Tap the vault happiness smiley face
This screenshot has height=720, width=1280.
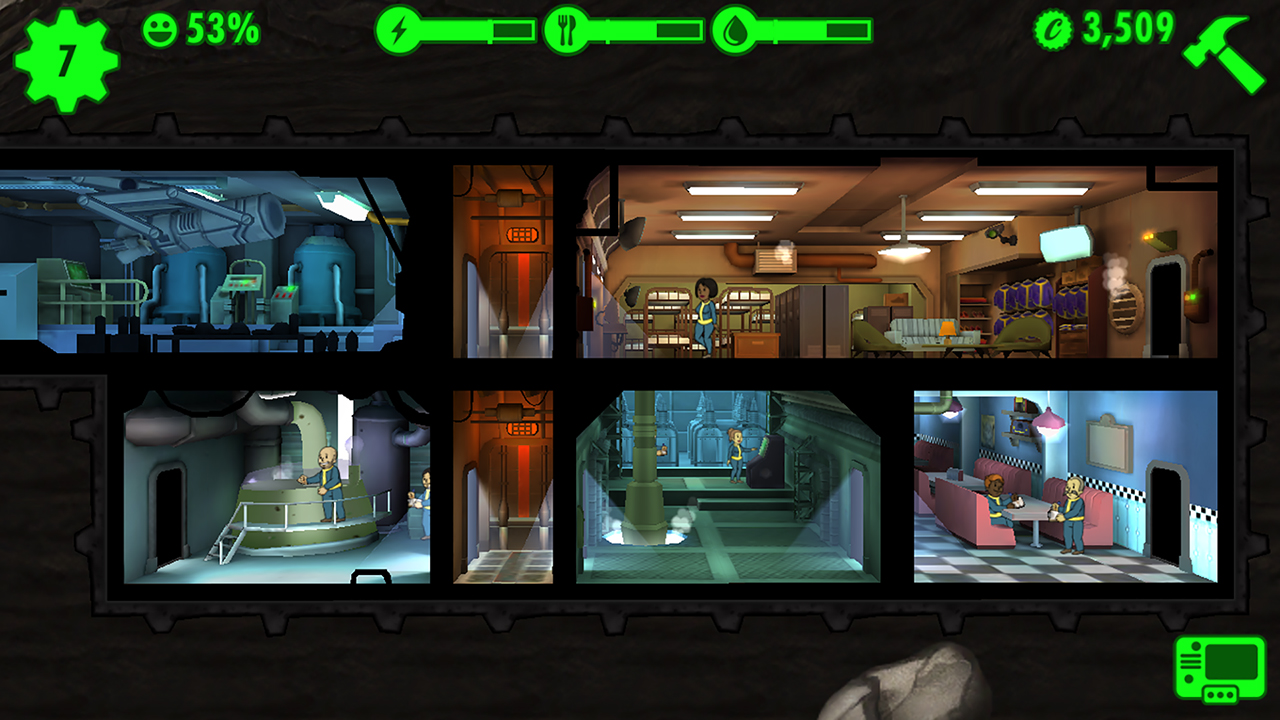pyautogui.click(x=159, y=30)
